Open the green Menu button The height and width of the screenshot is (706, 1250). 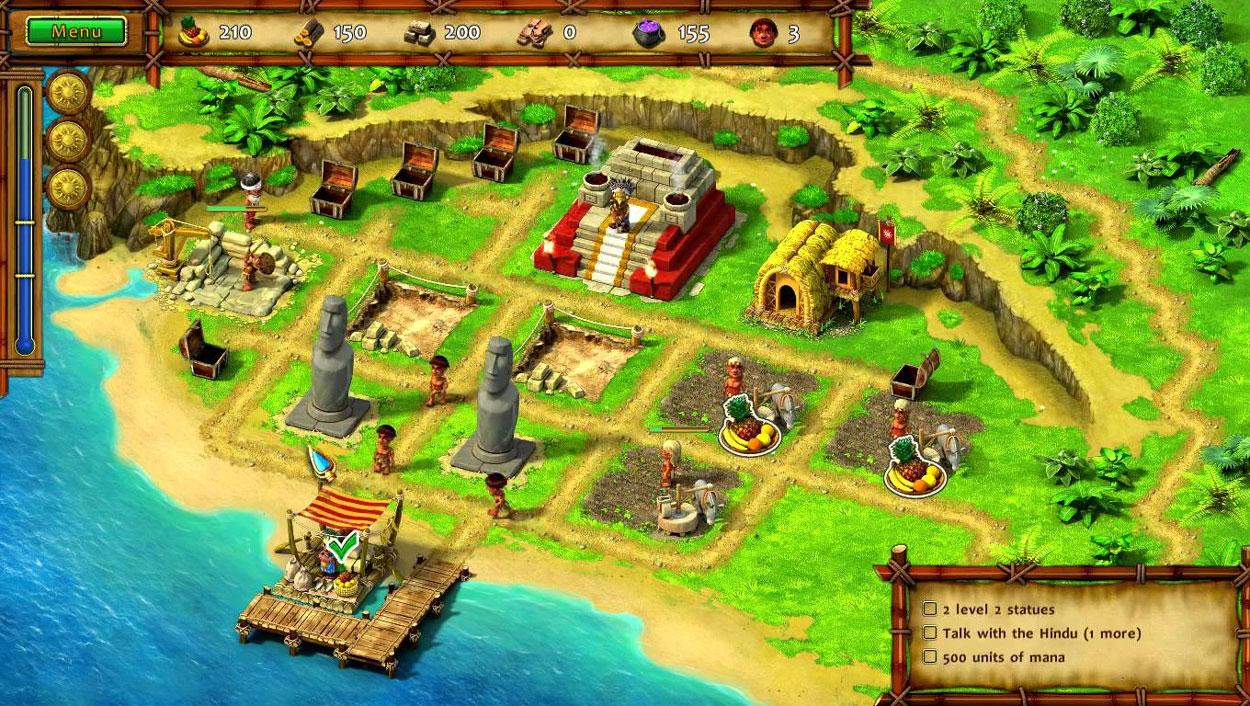pyautogui.click(x=77, y=31)
